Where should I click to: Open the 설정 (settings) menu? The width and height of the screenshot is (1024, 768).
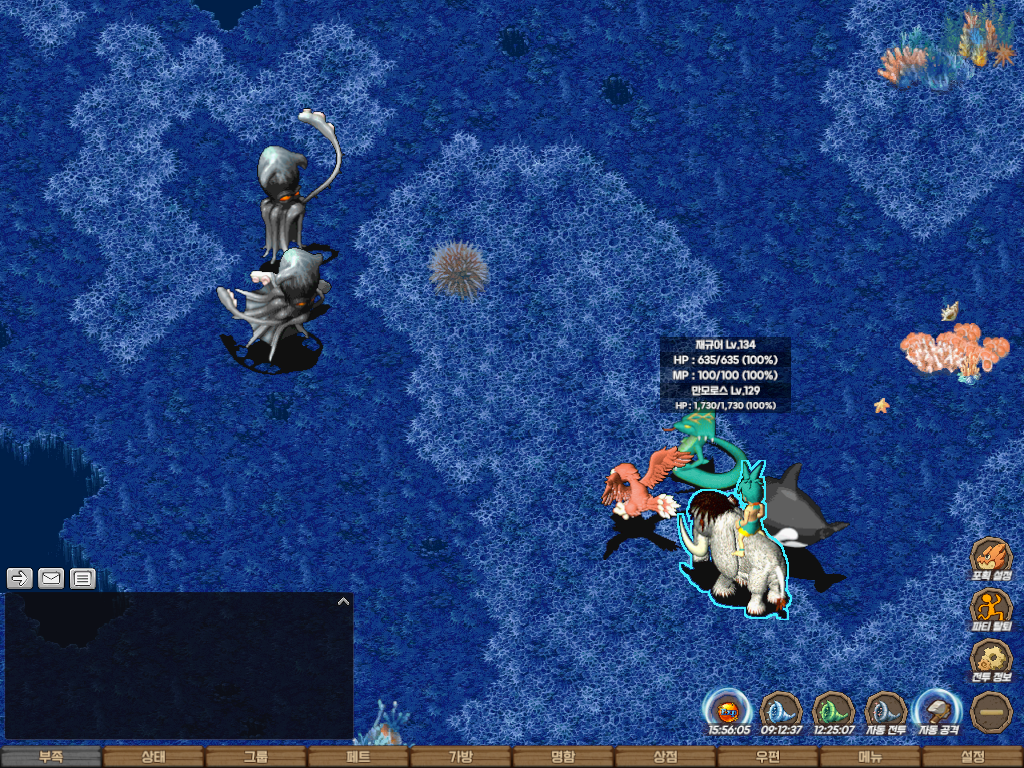(972, 757)
